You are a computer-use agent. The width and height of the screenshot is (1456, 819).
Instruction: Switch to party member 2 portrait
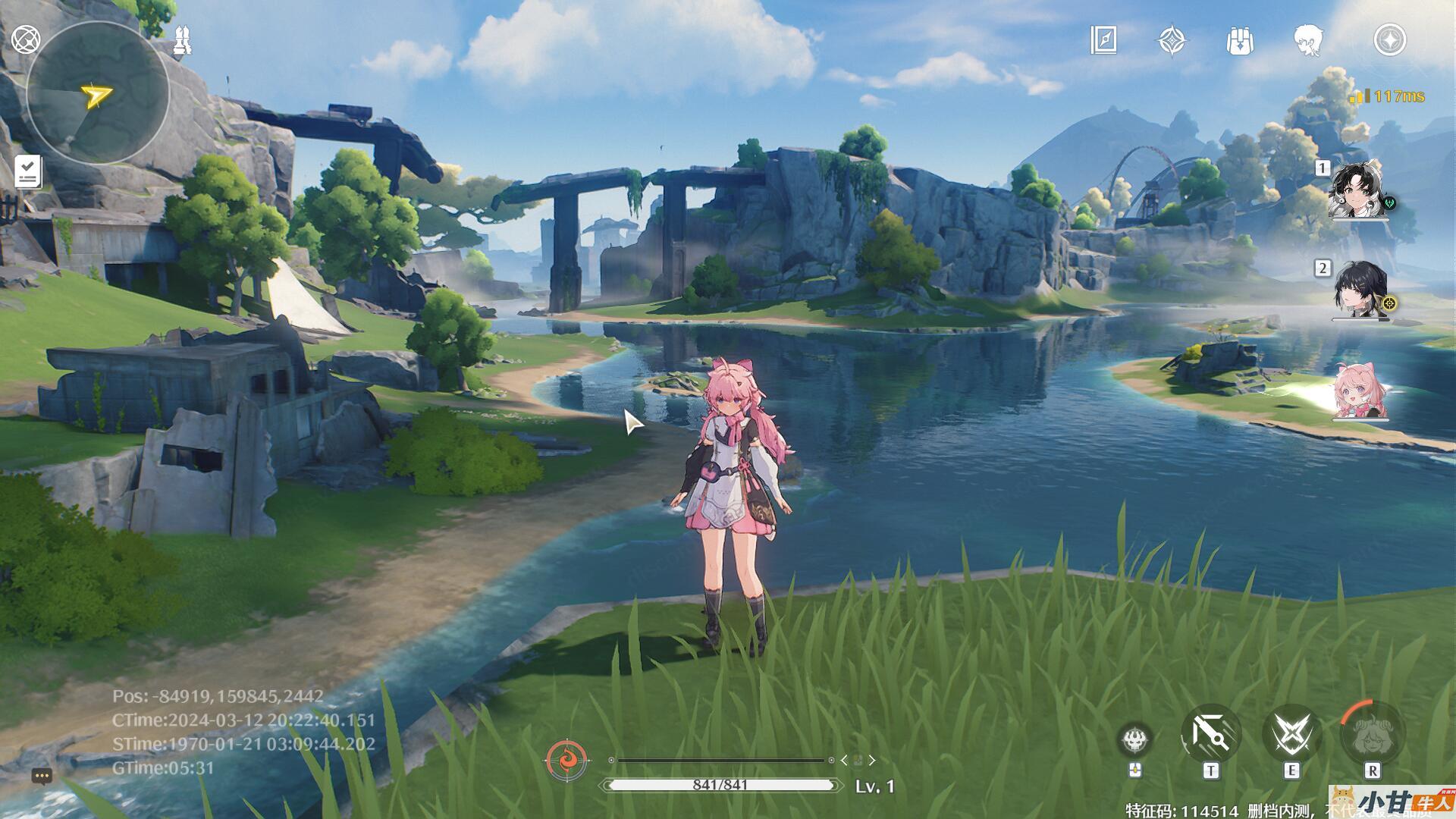click(x=1360, y=290)
